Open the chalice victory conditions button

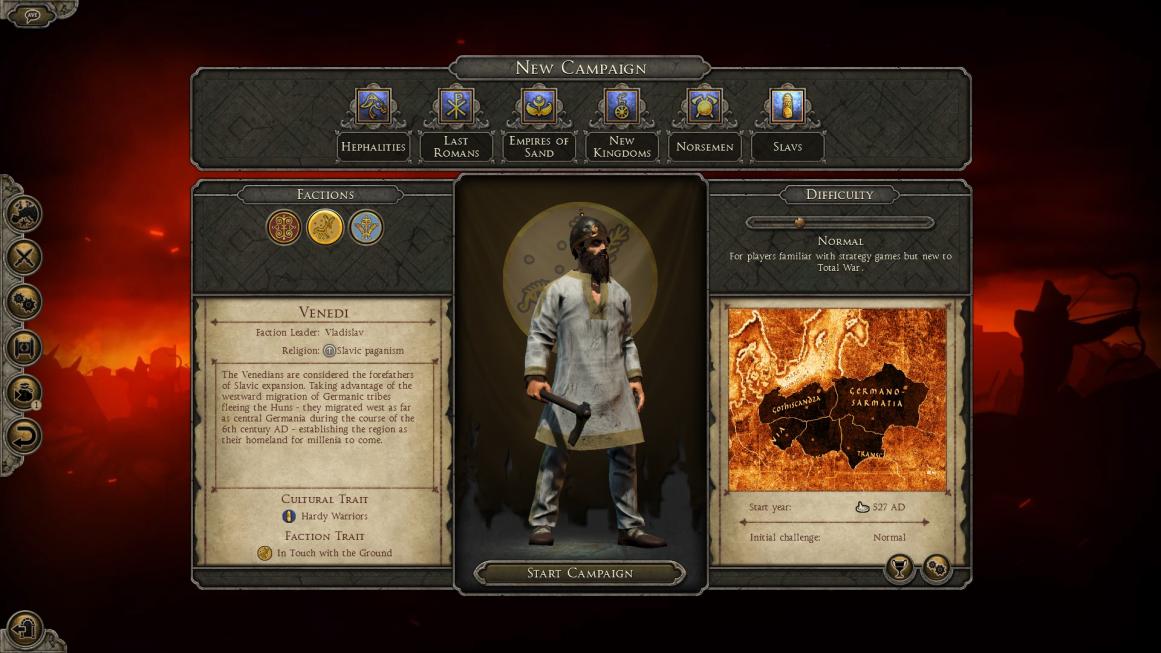click(x=899, y=568)
